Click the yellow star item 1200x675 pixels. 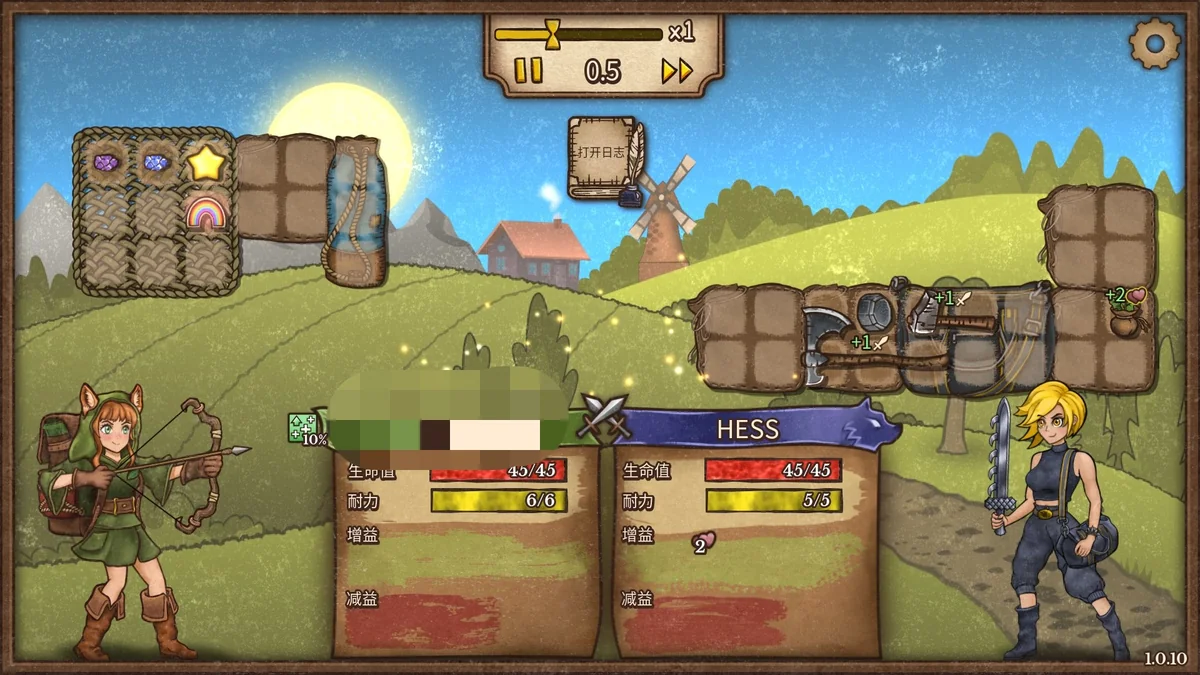[x=205, y=163]
